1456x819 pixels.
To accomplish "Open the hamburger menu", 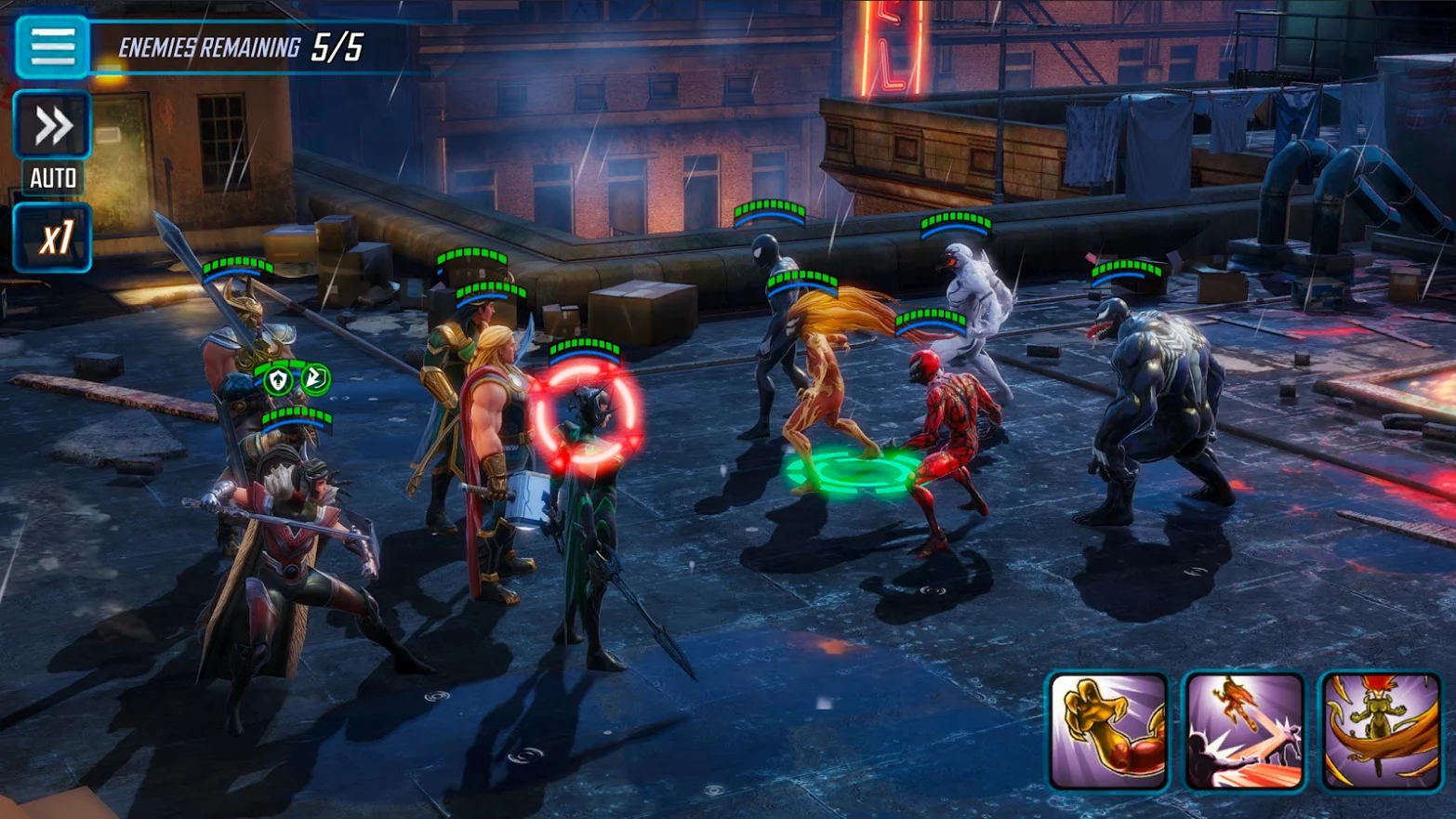I will (x=52, y=46).
